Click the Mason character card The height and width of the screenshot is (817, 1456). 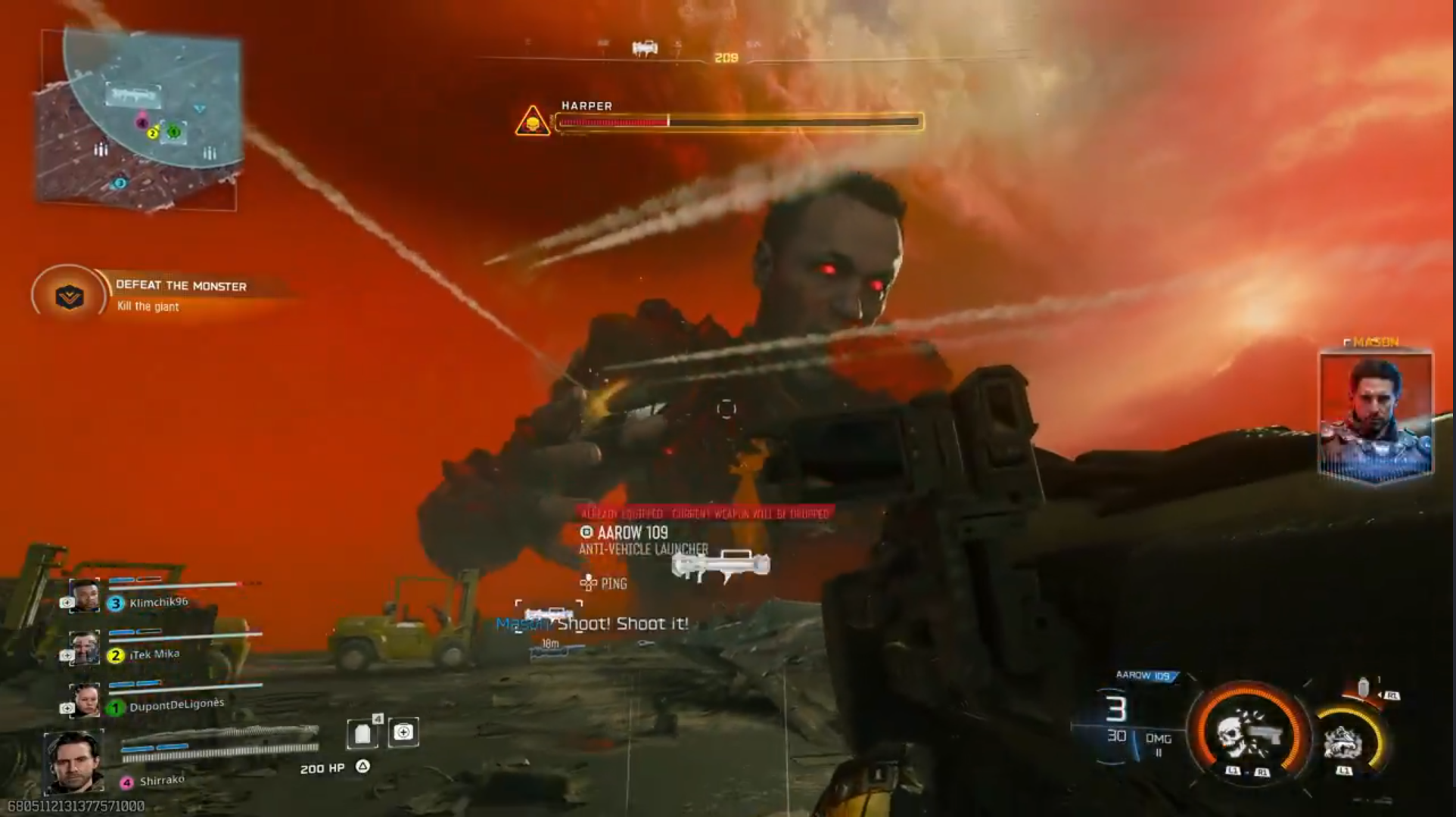point(1375,415)
